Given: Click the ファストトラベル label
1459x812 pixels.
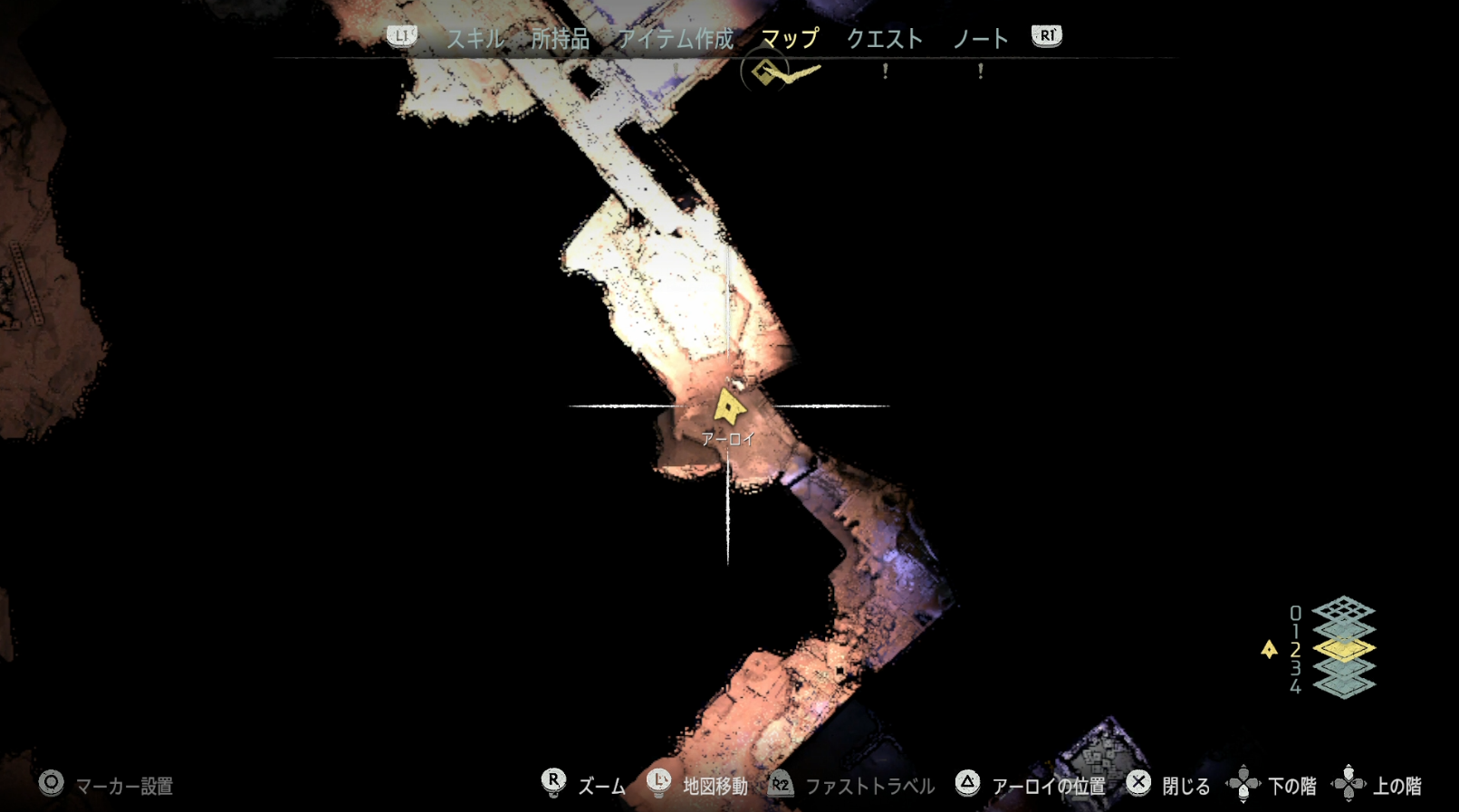Looking at the screenshot, I should 872,786.
